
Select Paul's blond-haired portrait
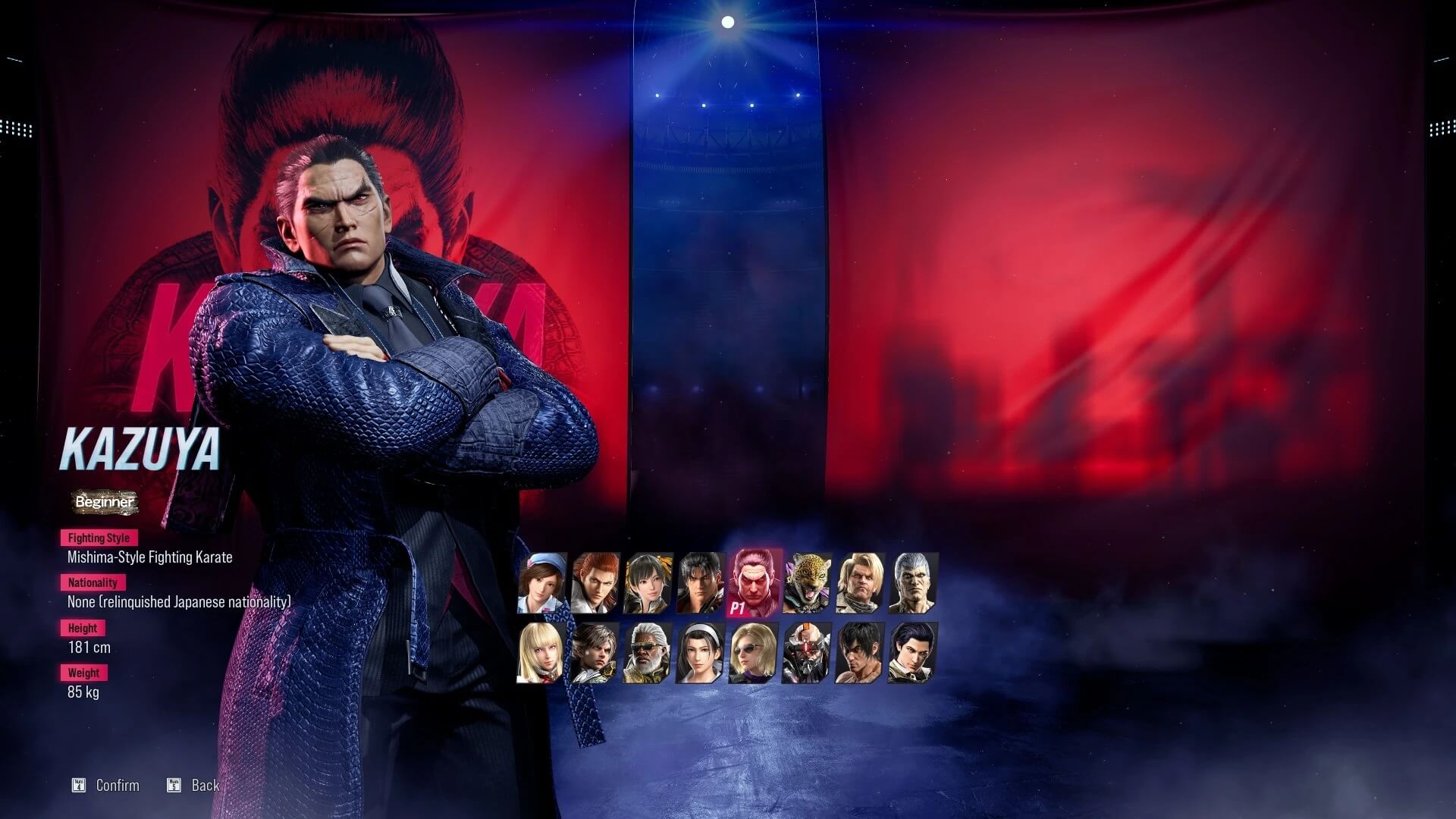coord(860,582)
